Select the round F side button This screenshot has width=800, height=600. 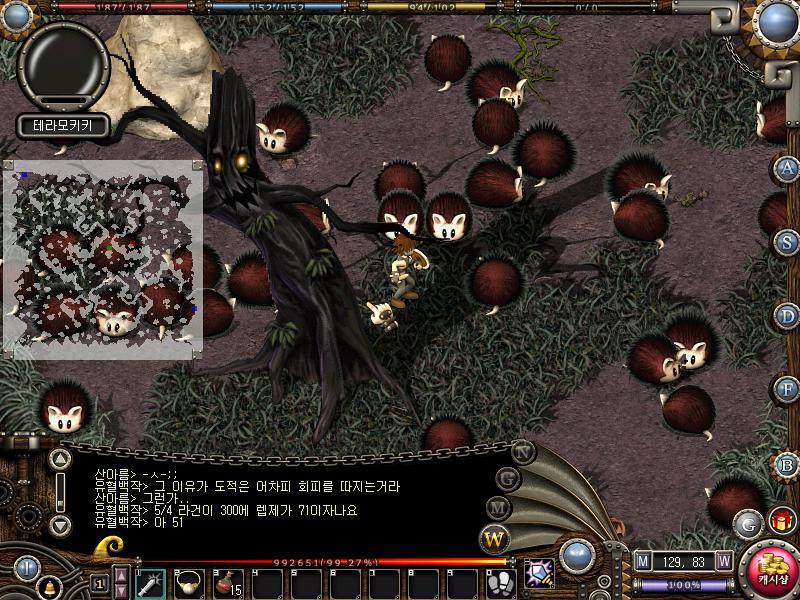coord(788,389)
